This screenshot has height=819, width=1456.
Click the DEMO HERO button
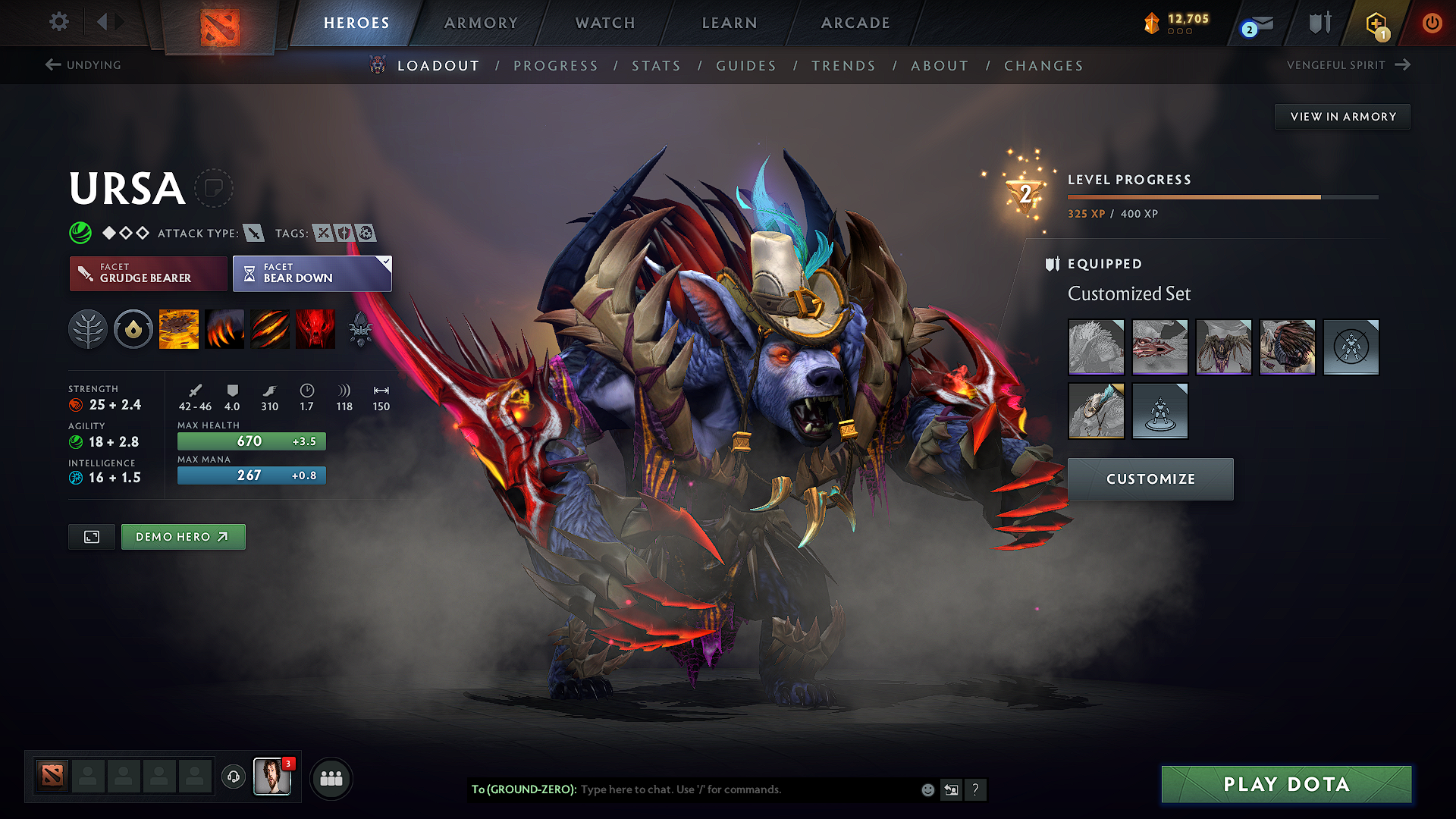click(x=183, y=536)
